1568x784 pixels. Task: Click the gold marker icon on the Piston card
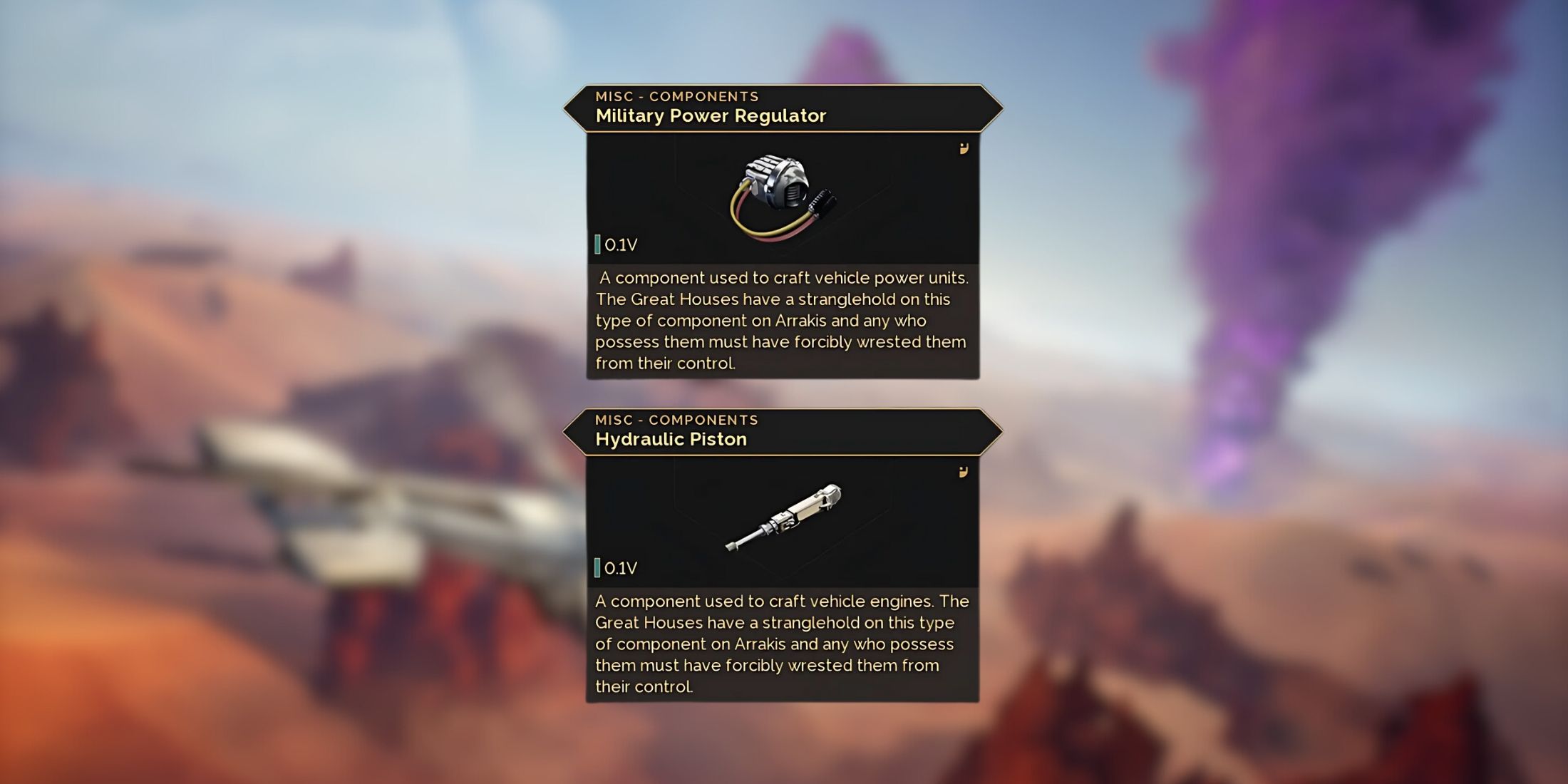point(964,472)
